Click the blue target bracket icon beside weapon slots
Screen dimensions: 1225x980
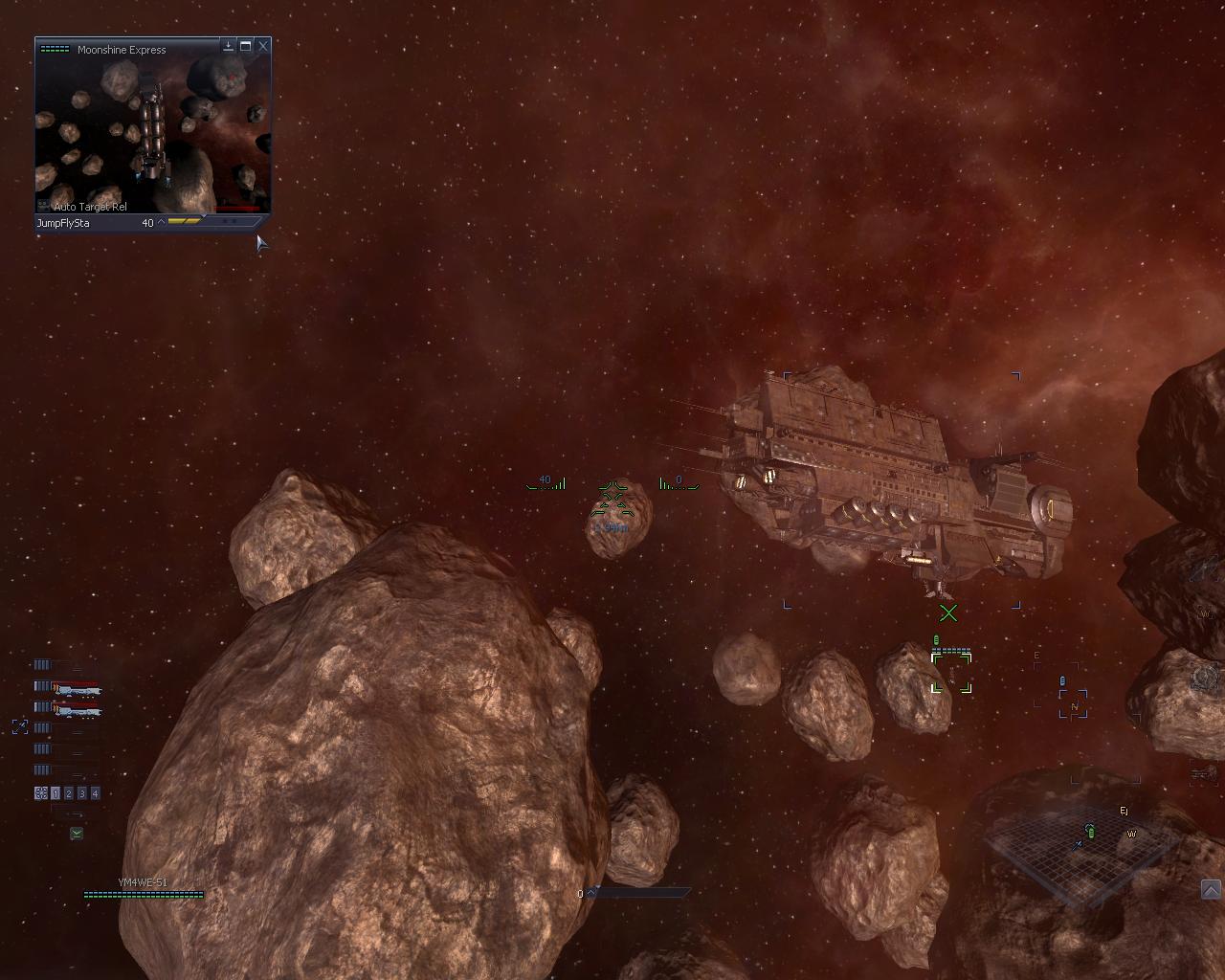click(20, 727)
